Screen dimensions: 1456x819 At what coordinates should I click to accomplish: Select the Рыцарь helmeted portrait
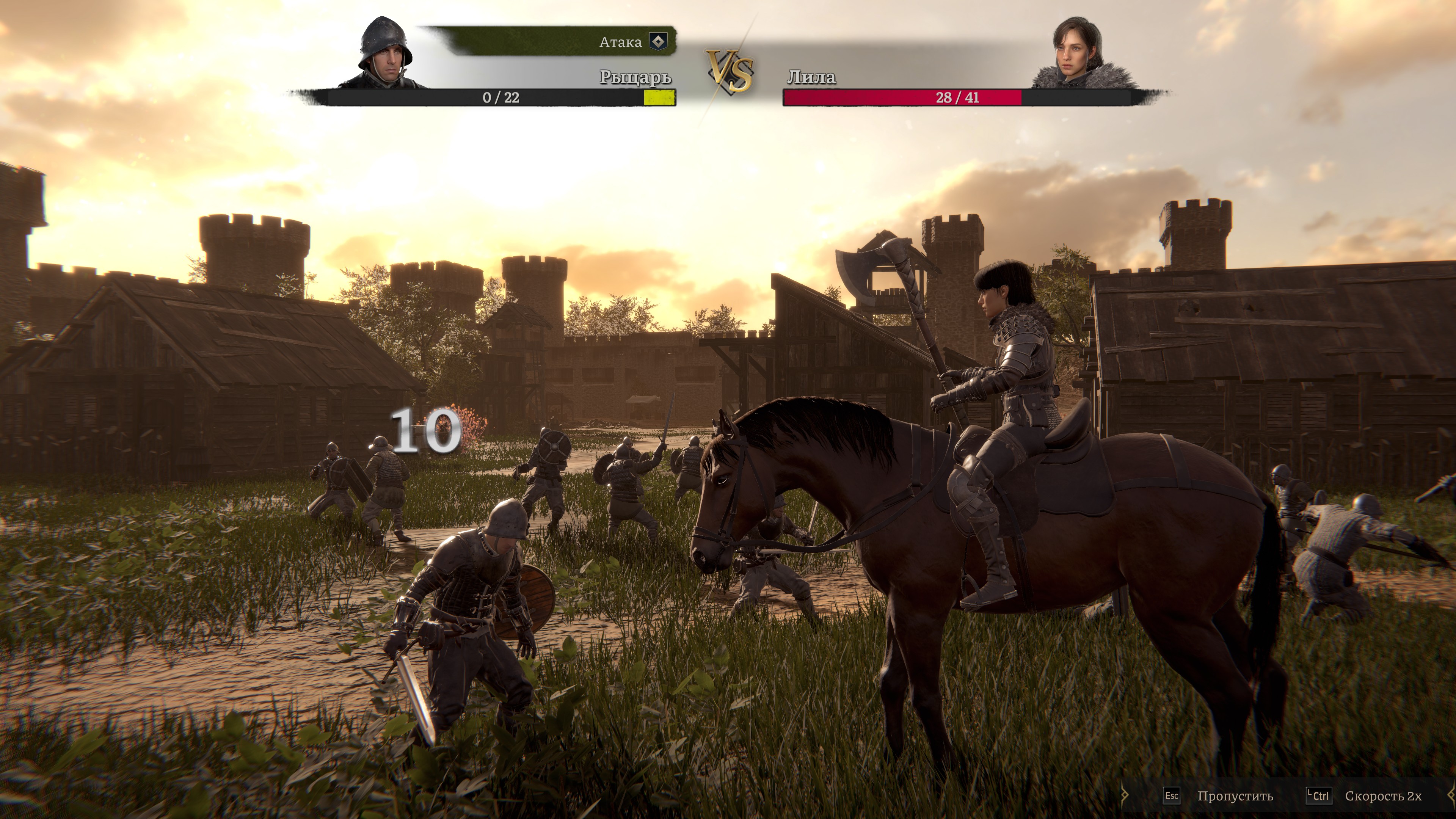[x=386, y=54]
